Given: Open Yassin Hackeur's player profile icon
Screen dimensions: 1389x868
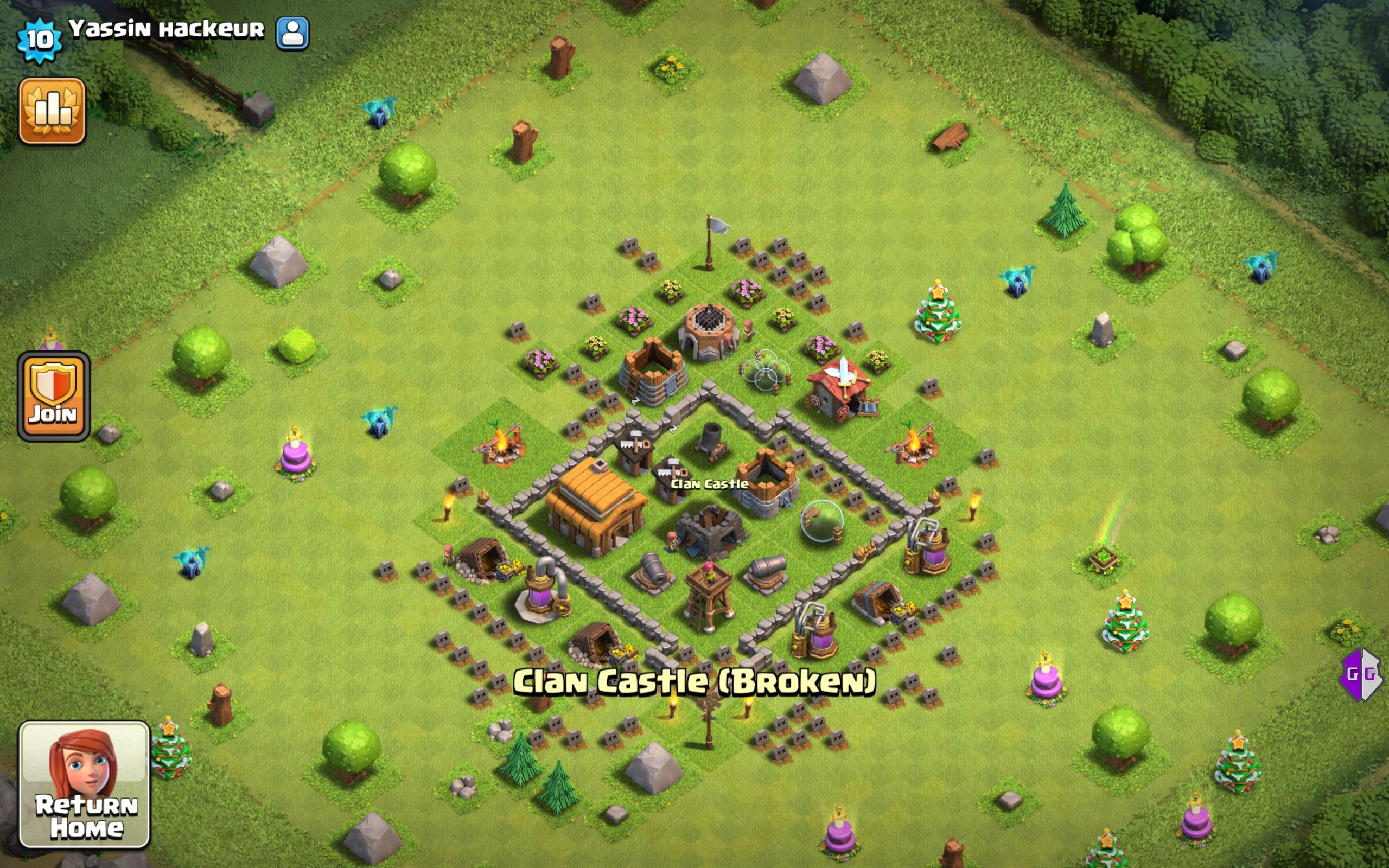Looking at the screenshot, I should [x=292, y=33].
